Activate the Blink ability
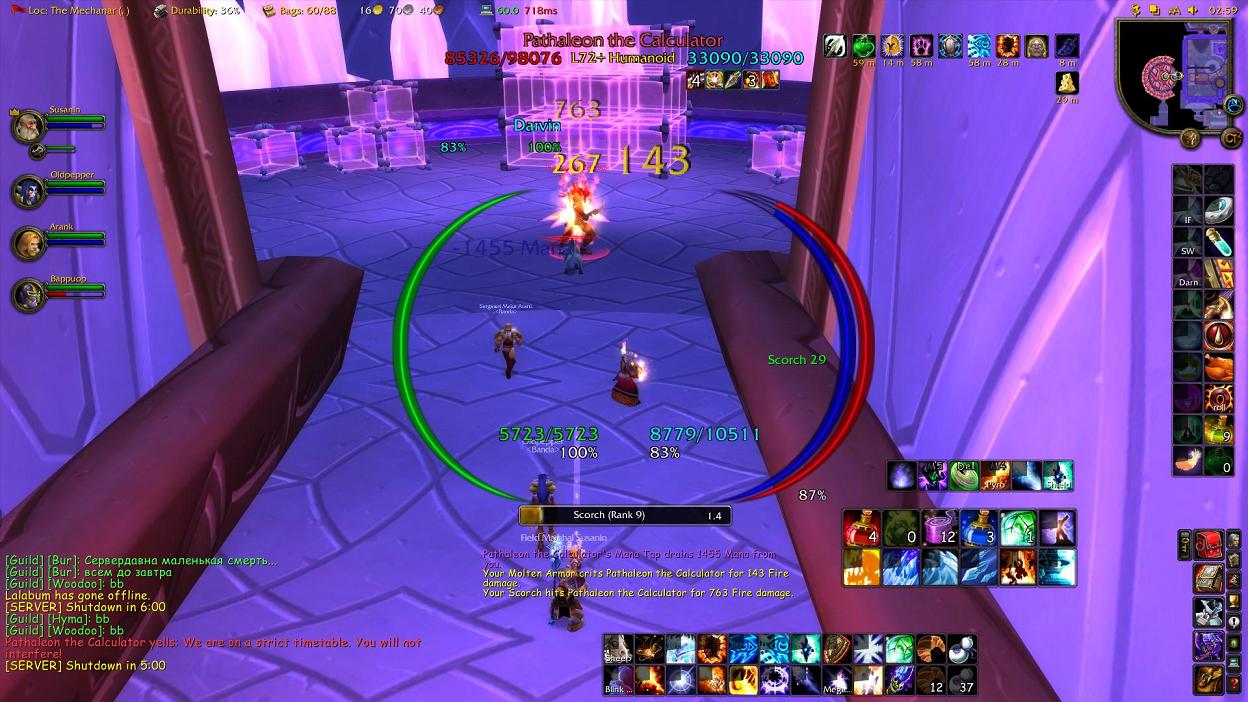Screen dimensions: 1248x702 (x=617, y=680)
